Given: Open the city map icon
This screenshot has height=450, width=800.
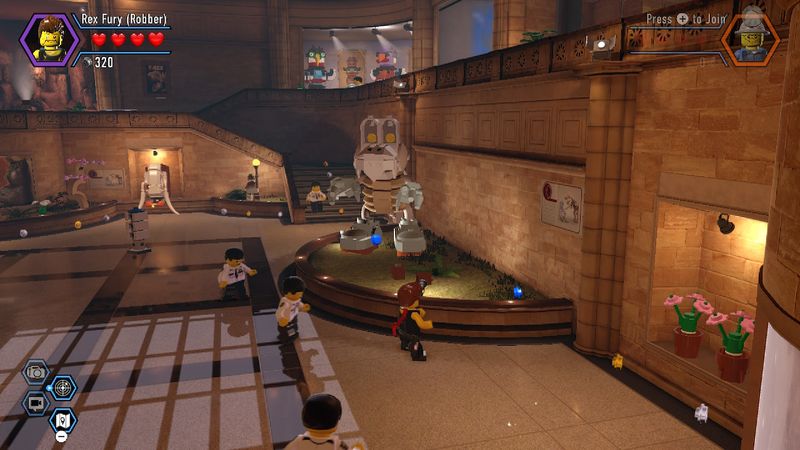Looking at the screenshot, I should pos(62,418).
